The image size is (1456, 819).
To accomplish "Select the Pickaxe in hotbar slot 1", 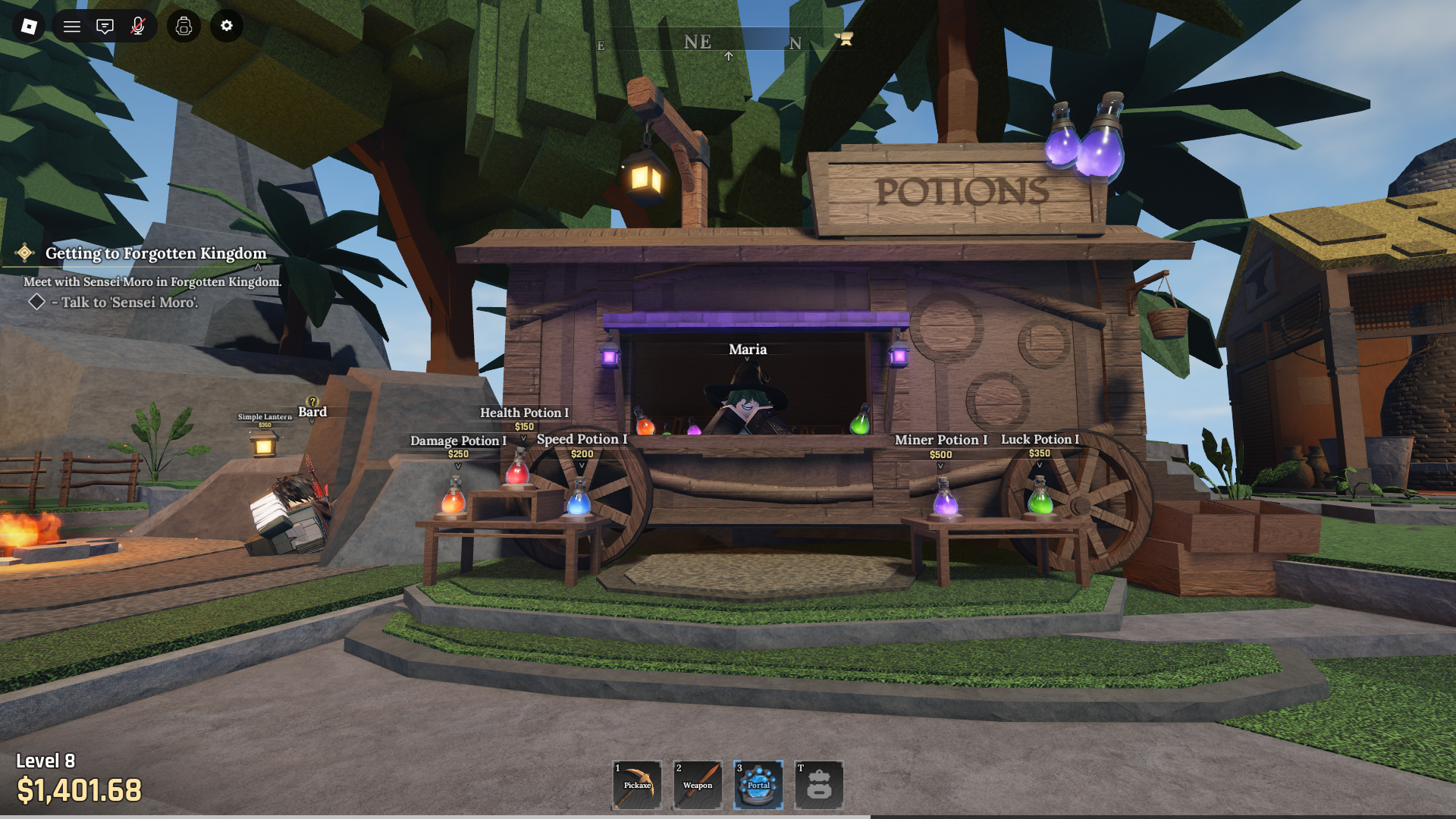I will coord(635,785).
